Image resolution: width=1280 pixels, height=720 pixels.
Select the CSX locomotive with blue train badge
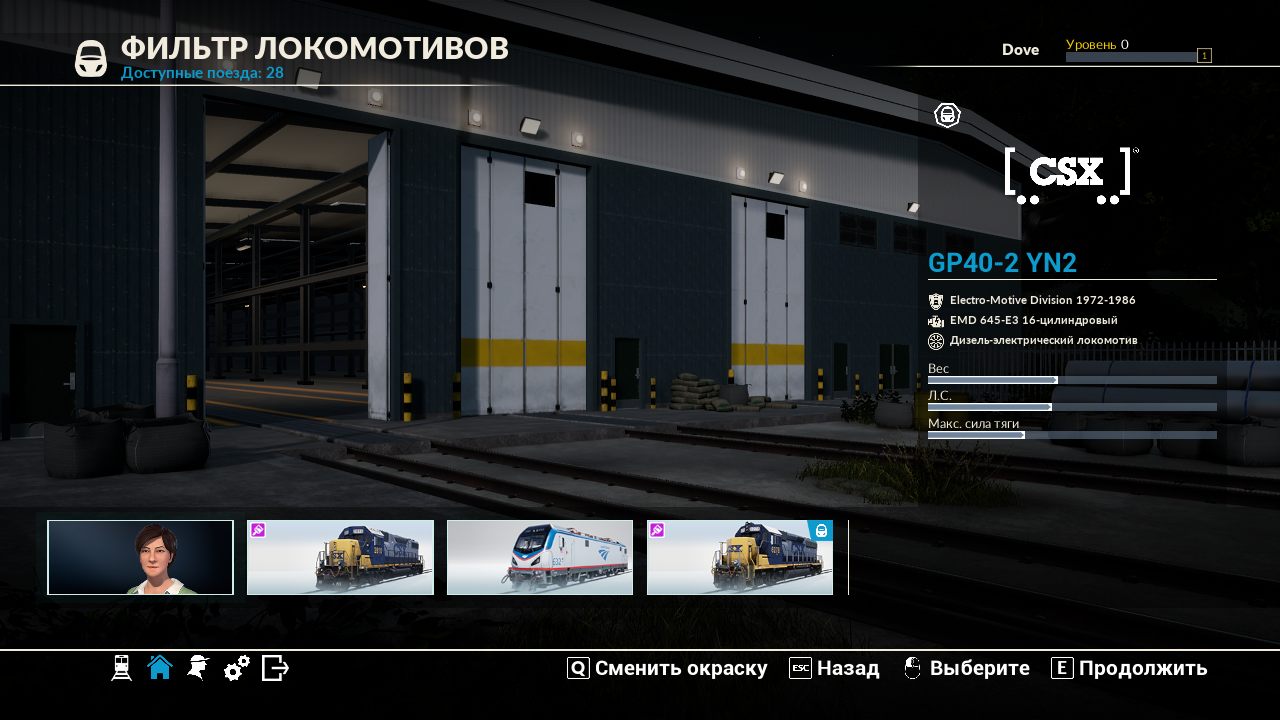point(740,557)
